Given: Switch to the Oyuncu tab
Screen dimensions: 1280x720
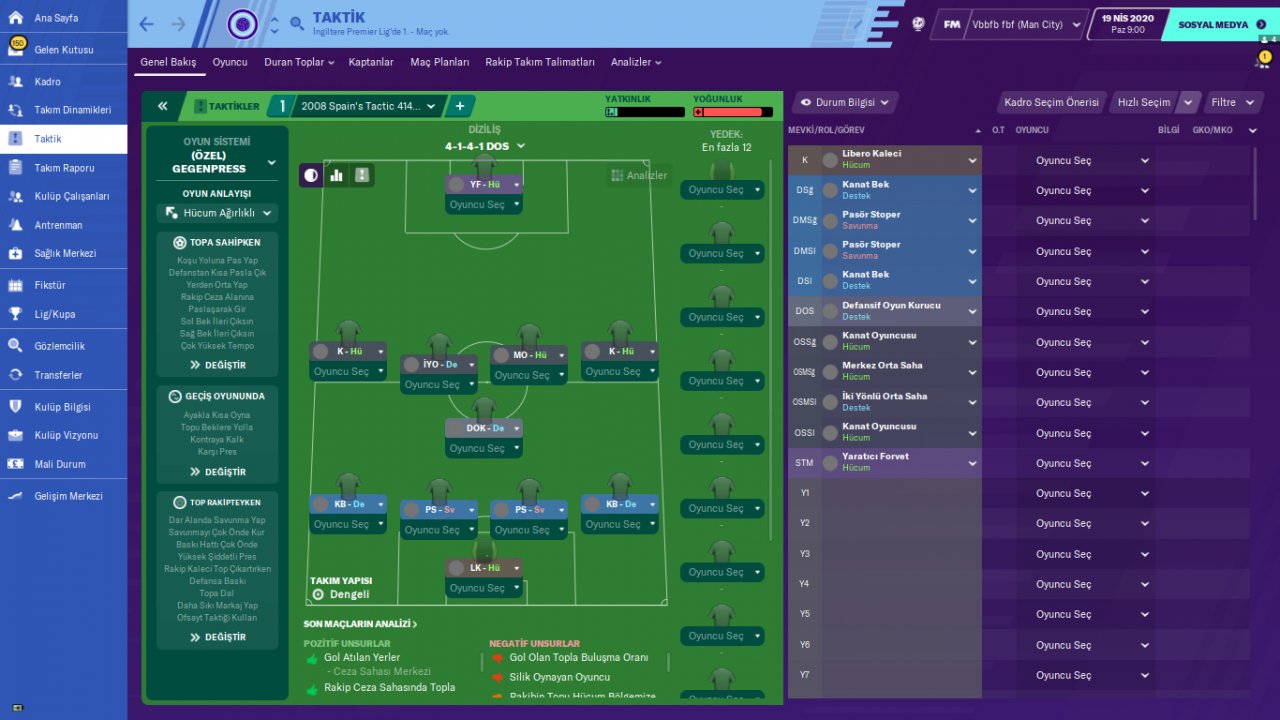Looking at the screenshot, I should click(x=229, y=62).
